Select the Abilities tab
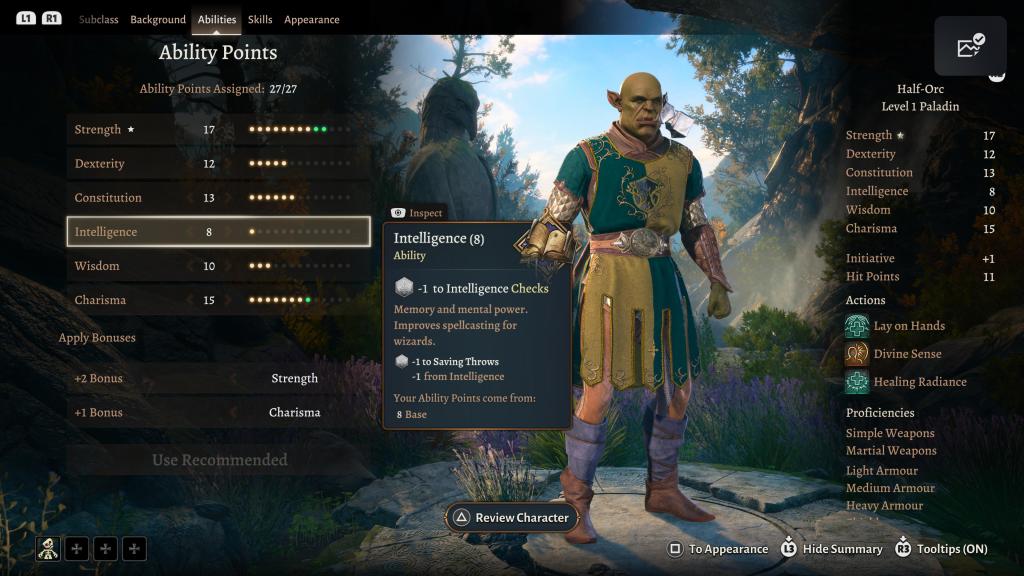The image size is (1024, 576). pyautogui.click(x=217, y=20)
